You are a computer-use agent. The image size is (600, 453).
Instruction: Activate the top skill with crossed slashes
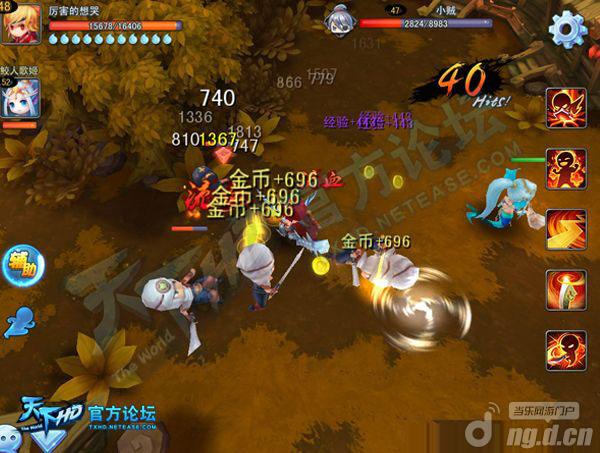[x=566, y=108]
